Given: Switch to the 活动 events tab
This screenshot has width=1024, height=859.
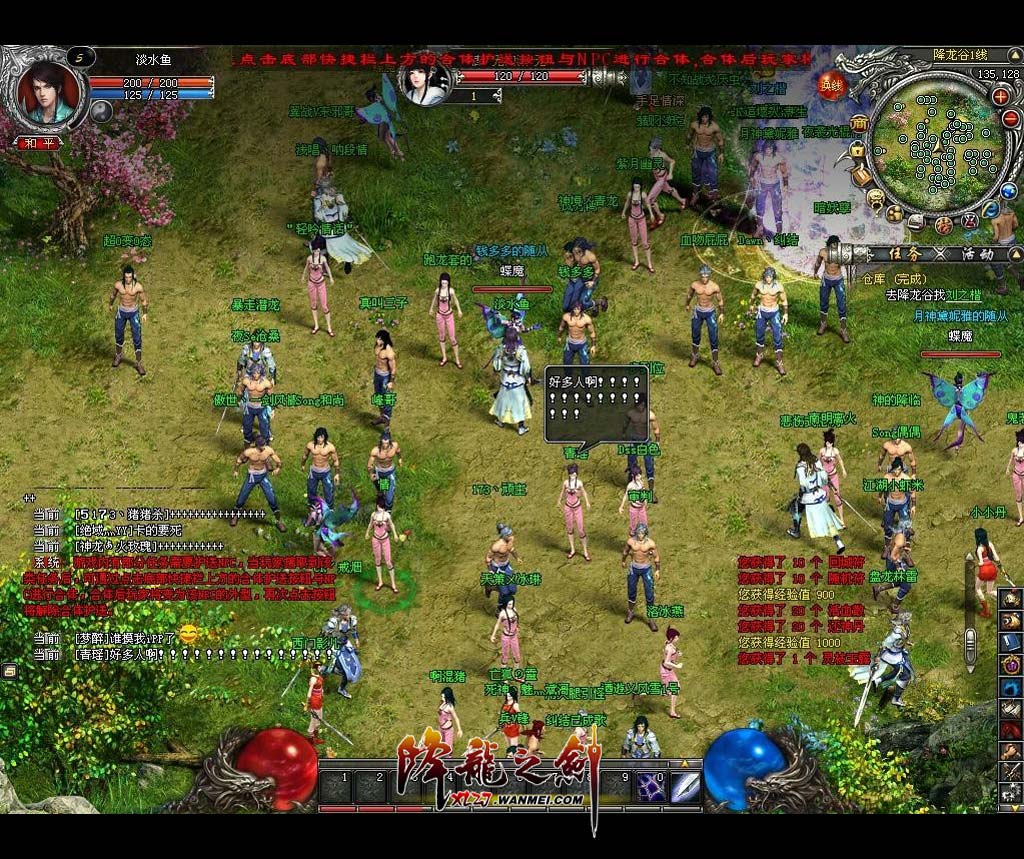Looking at the screenshot, I should pyautogui.click(x=976, y=254).
